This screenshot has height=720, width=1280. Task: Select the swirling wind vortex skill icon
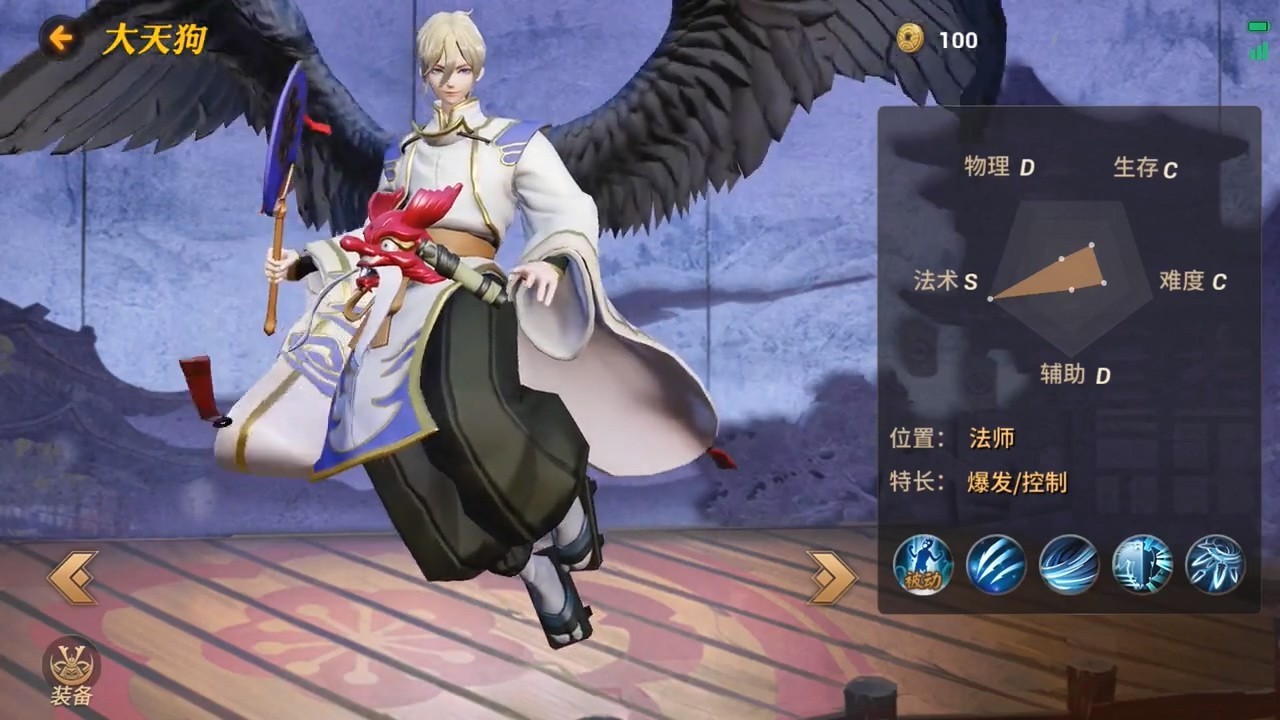[1069, 564]
